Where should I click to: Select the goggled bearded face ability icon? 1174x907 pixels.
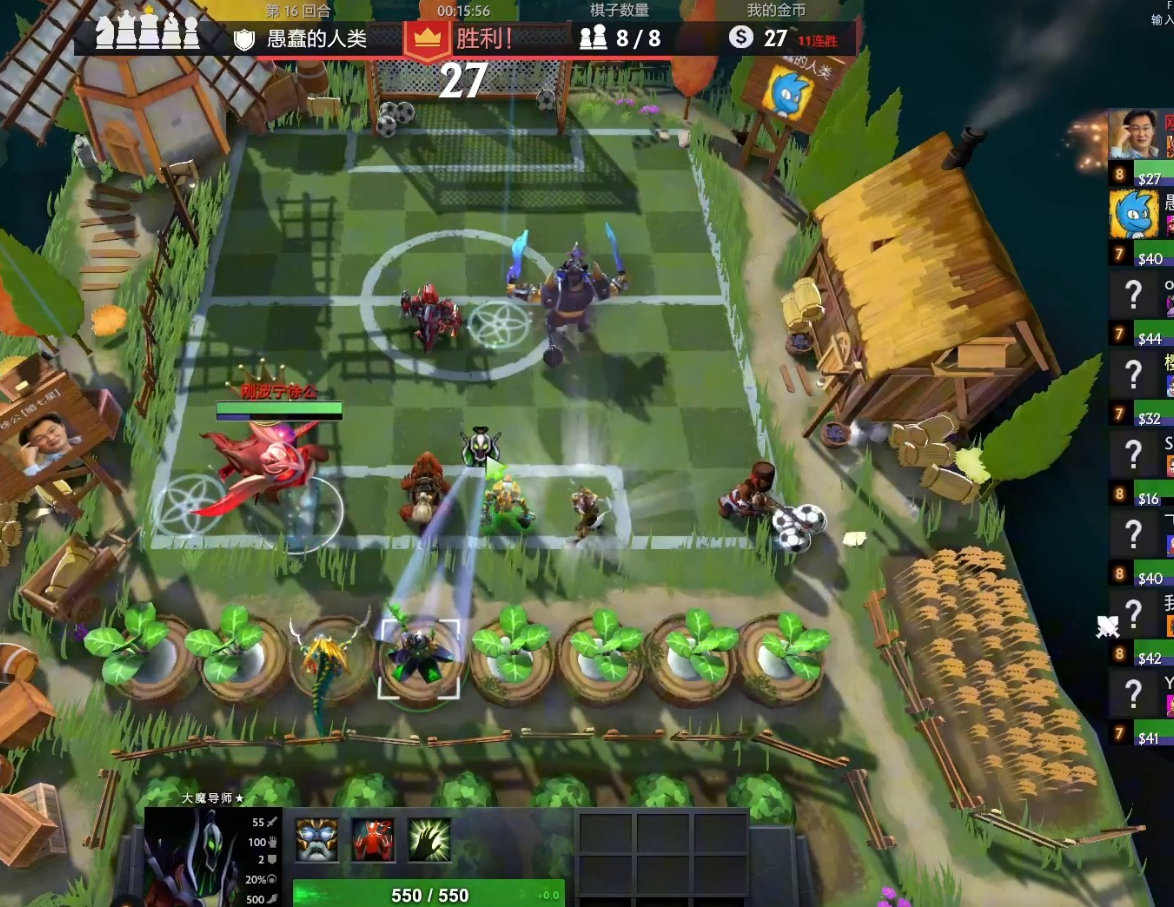pos(316,840)
